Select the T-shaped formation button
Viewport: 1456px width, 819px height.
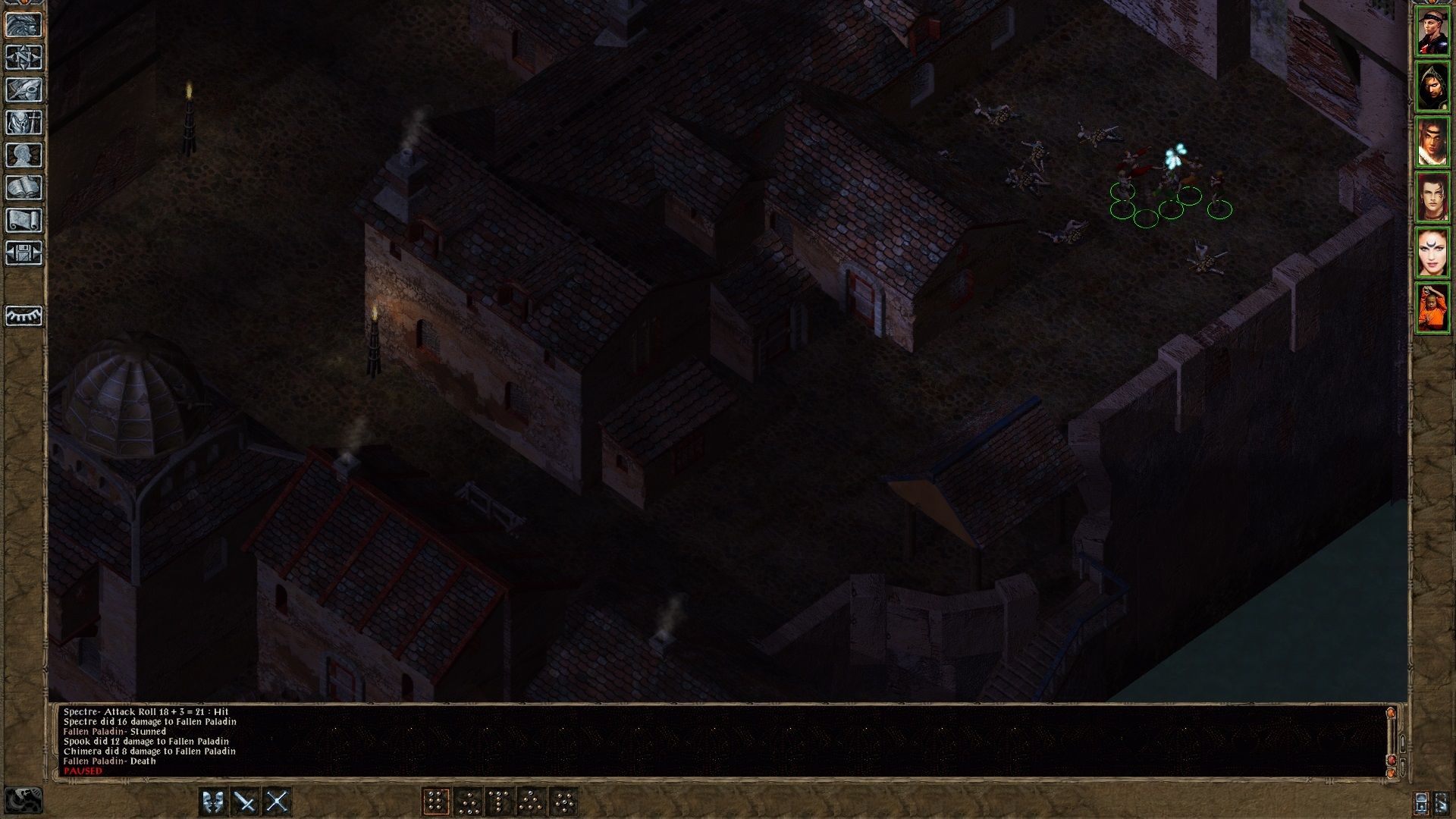click(x=500, y=801)
